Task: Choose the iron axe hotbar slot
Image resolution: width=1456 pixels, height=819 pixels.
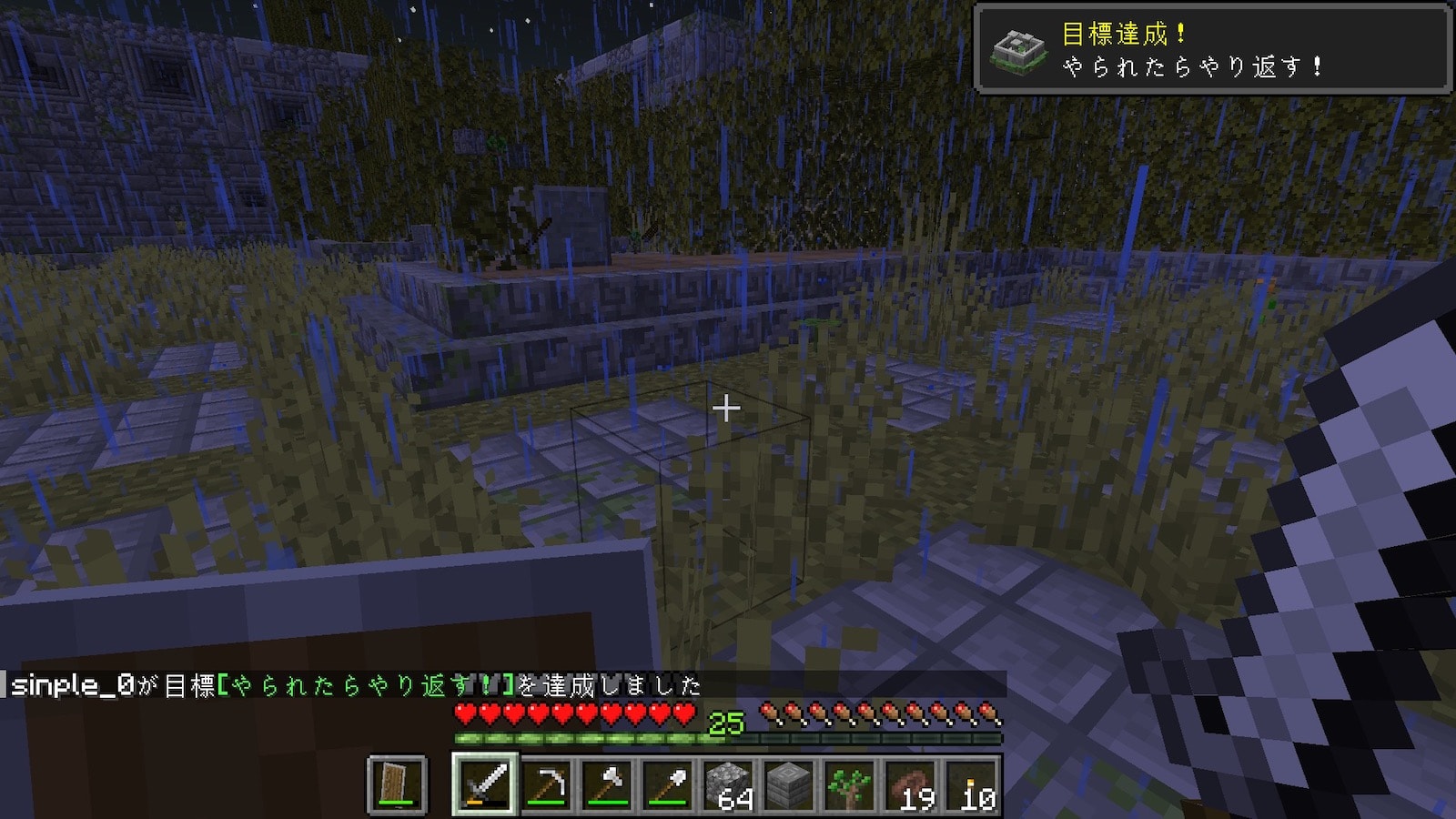Action: (x=607, y=784)
